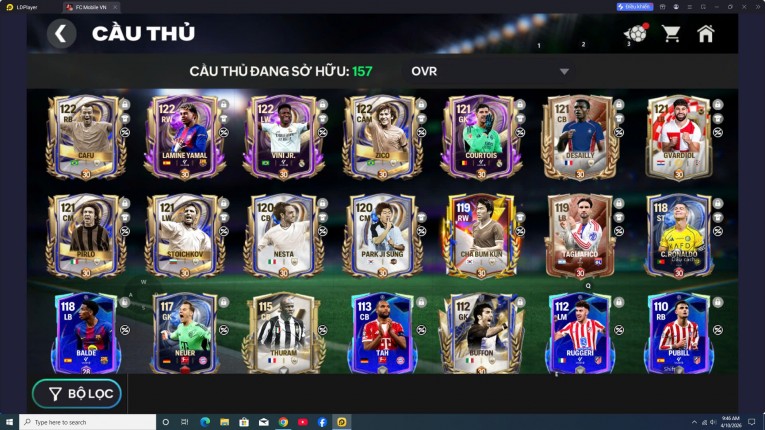The height and width of the screenshot is (430, 765).
Task: Open the OVR sort dropdown
Action: (490, 71)
